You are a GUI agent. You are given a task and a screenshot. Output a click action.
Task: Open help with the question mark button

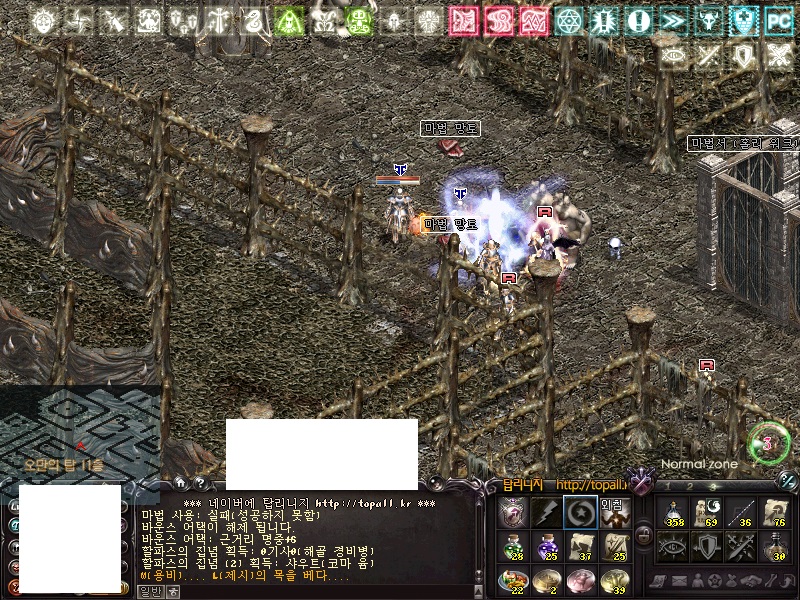click(x=199, y=484)
